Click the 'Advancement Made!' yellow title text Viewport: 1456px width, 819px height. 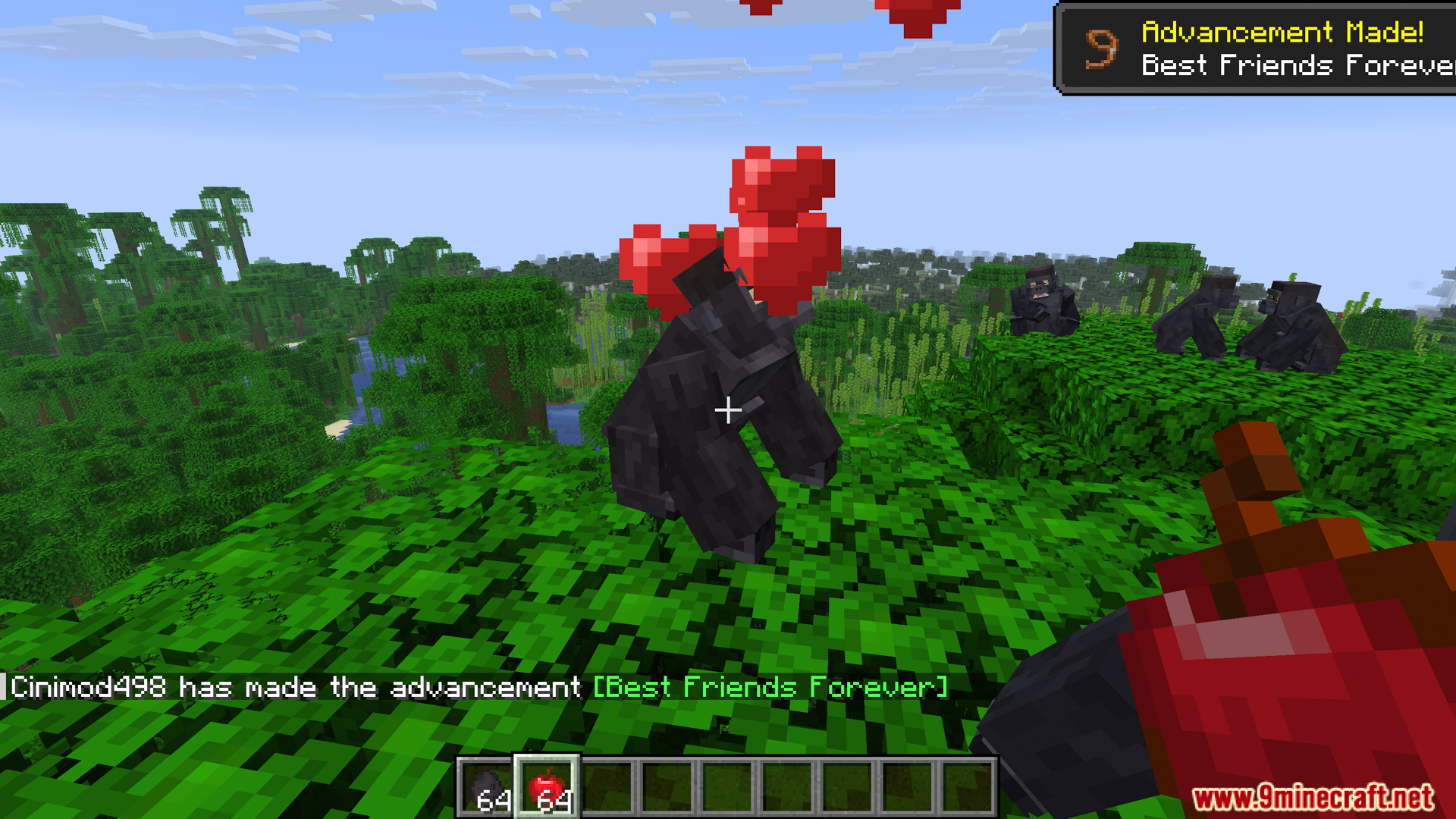coord(1282,32)
